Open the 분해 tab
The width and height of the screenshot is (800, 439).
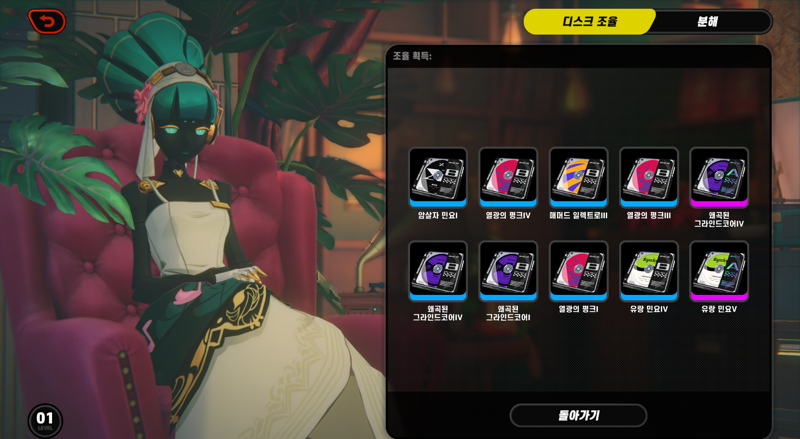(x=708, y=21)
